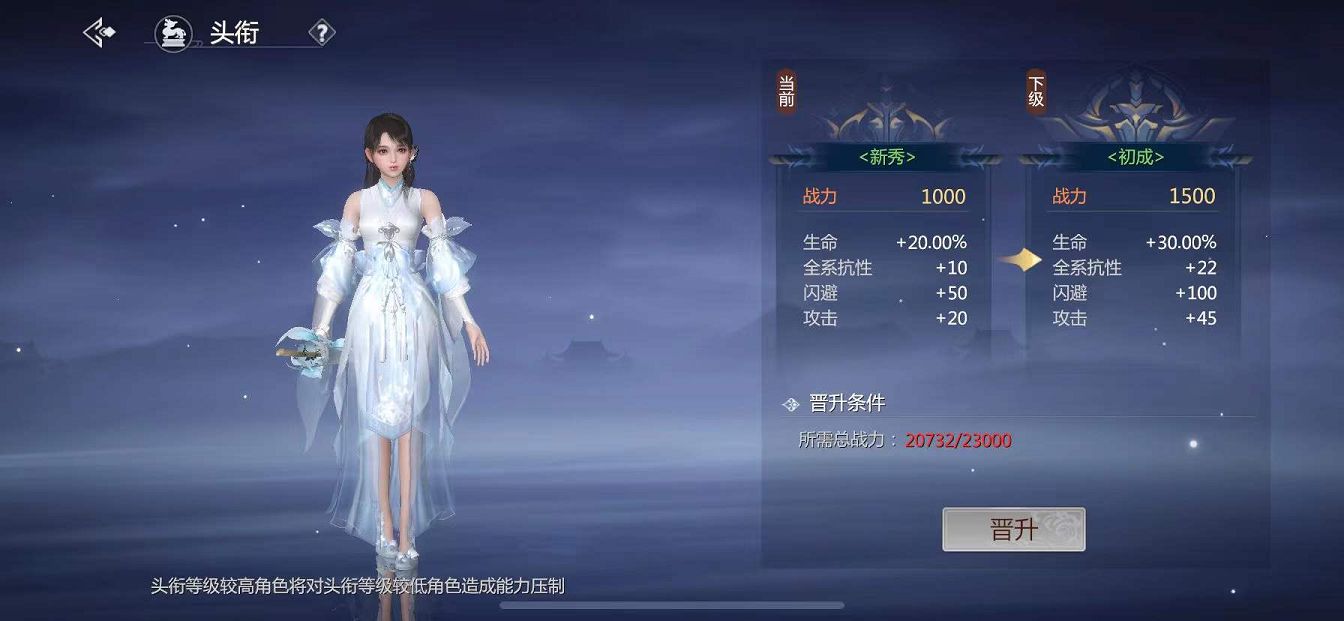
Task: Open the question mark help for 头衔
Action: (x=321, y=33)
